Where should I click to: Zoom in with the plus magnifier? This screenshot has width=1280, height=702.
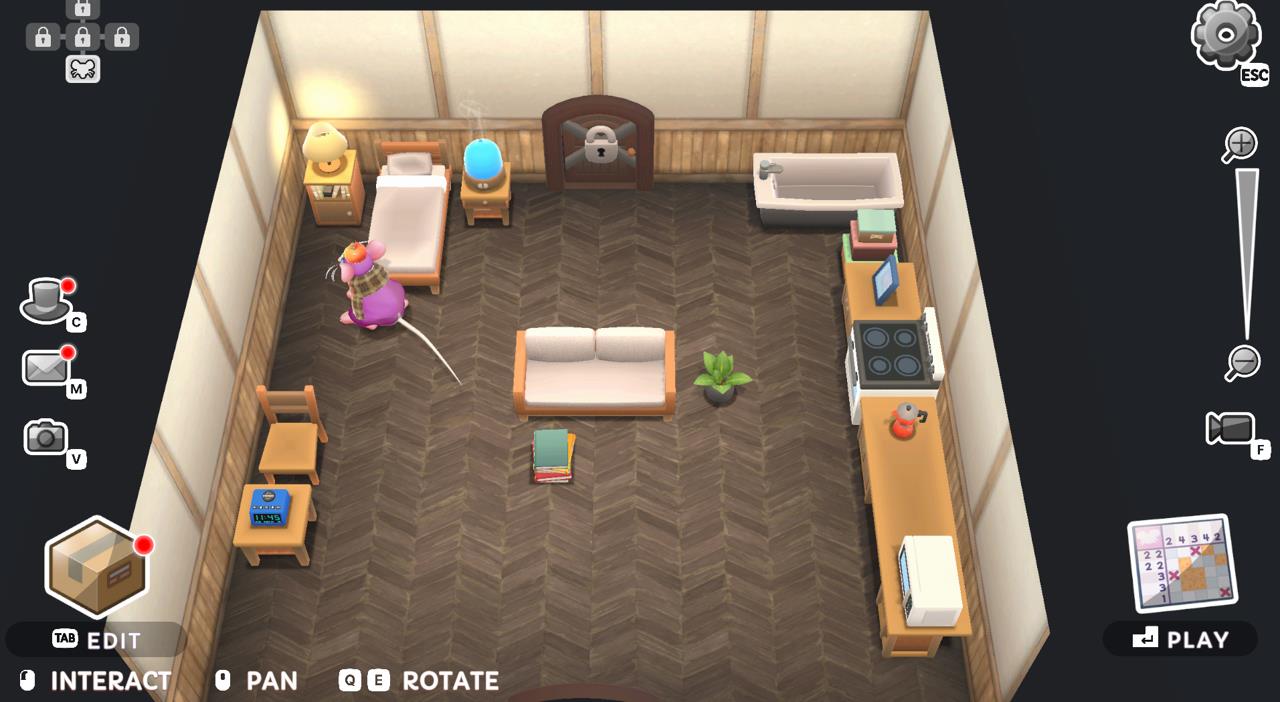click(1240, 144)
